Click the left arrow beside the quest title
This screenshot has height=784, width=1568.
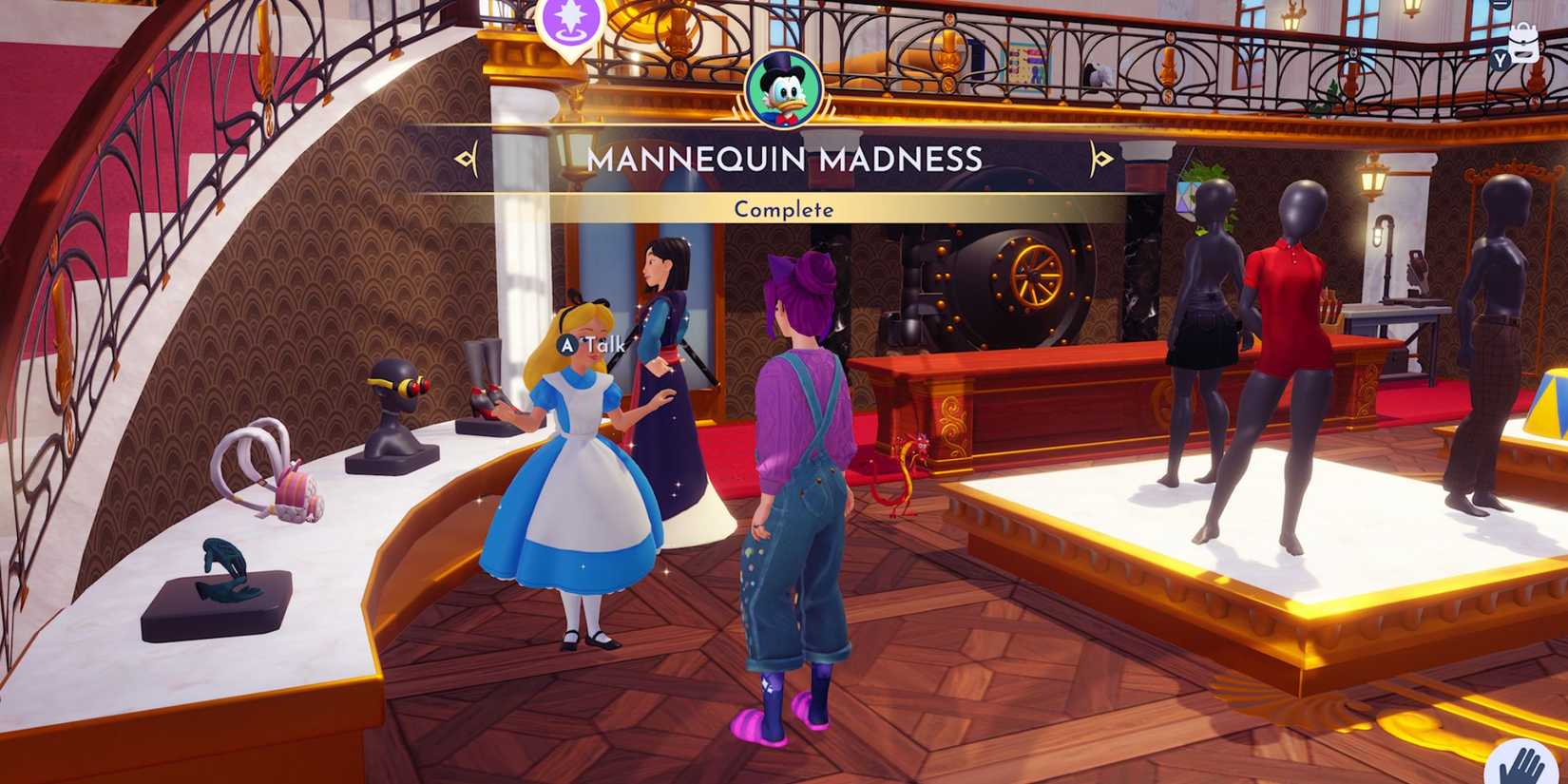(466, 158)
